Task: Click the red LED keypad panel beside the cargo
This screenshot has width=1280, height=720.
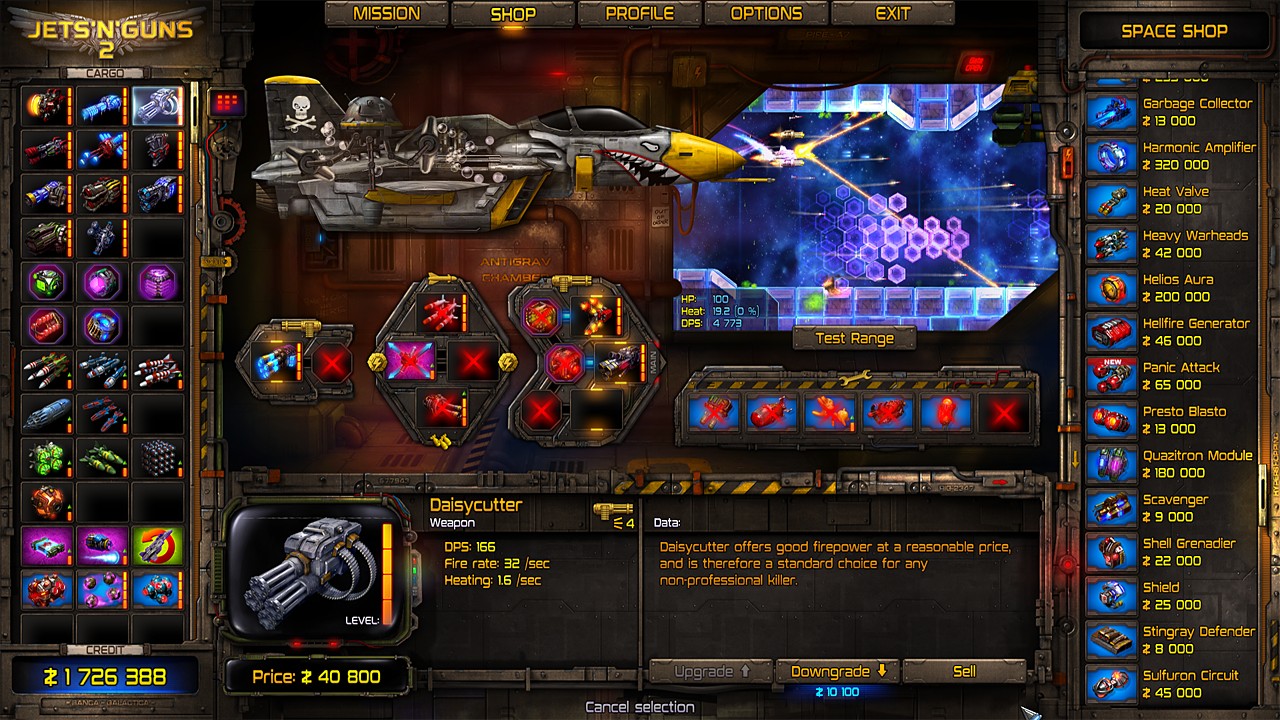Action: click(x=227, y=102)
